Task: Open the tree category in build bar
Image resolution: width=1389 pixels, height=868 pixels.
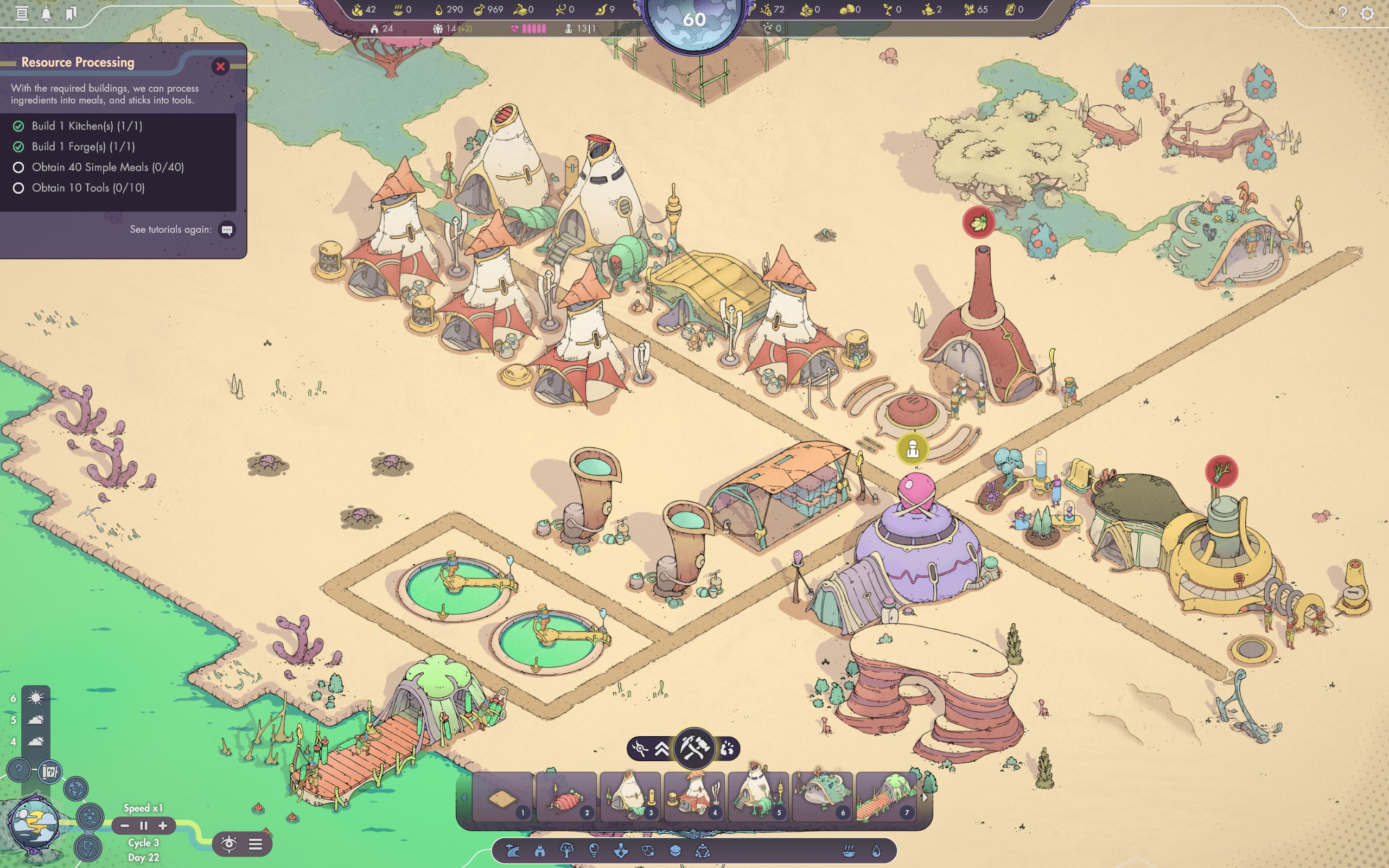Action: tap(566, 851)
